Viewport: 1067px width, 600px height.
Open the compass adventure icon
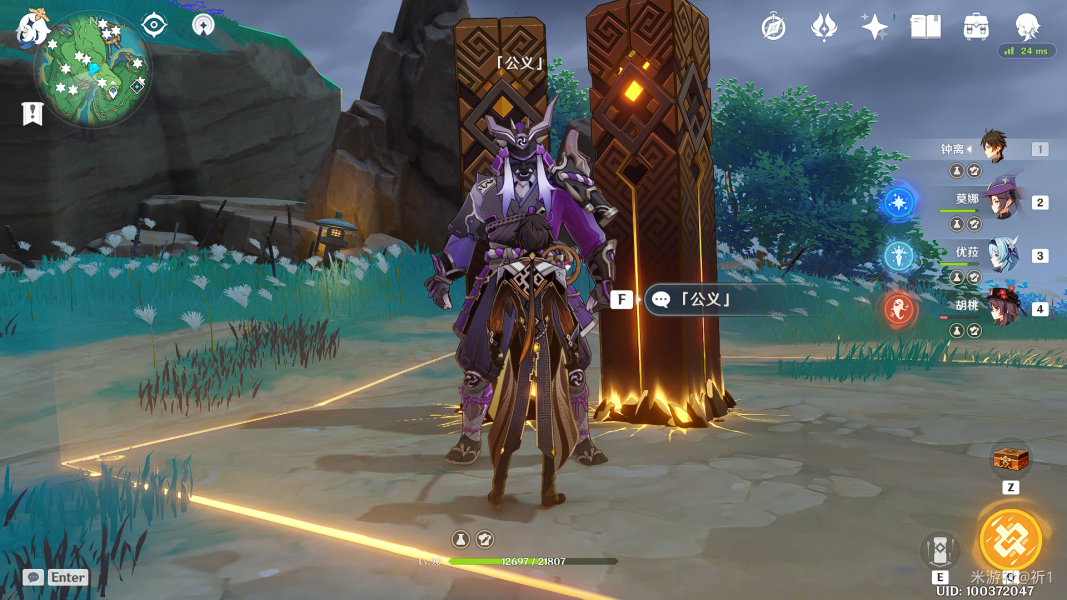[773, 27]
